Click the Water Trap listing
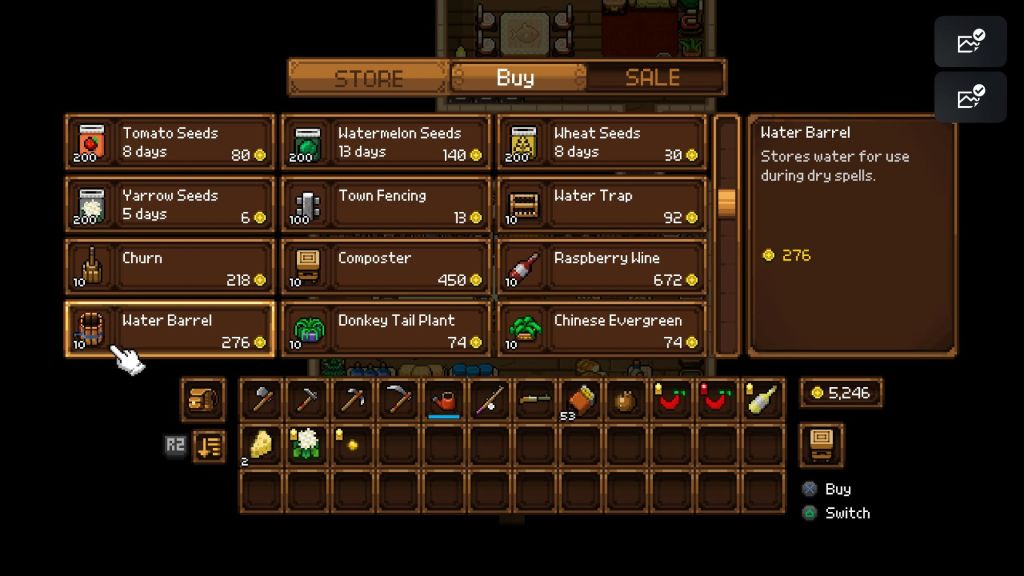1024x576 pixels. 602,205
